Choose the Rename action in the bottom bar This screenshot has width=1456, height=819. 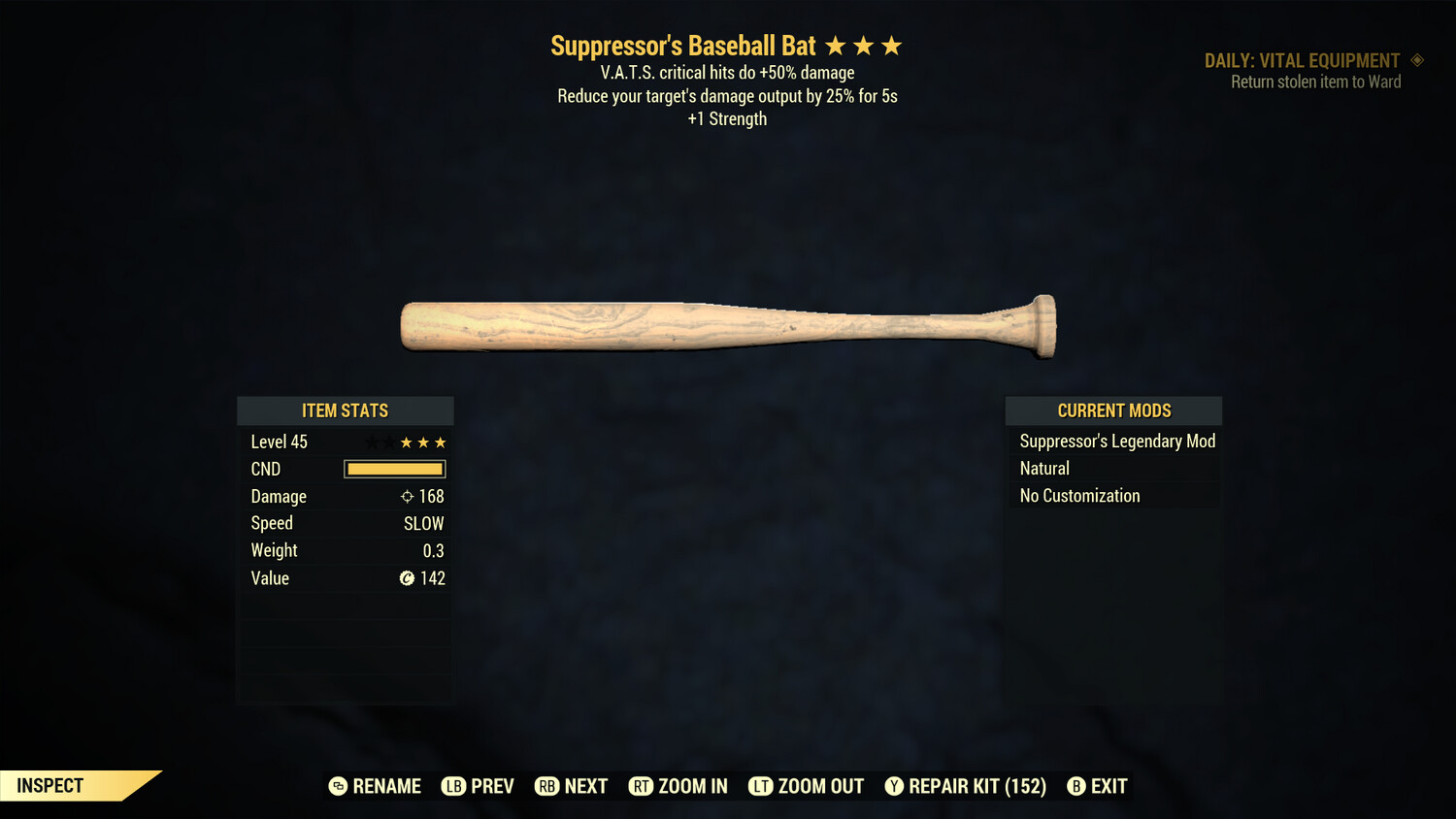point(376,786)
